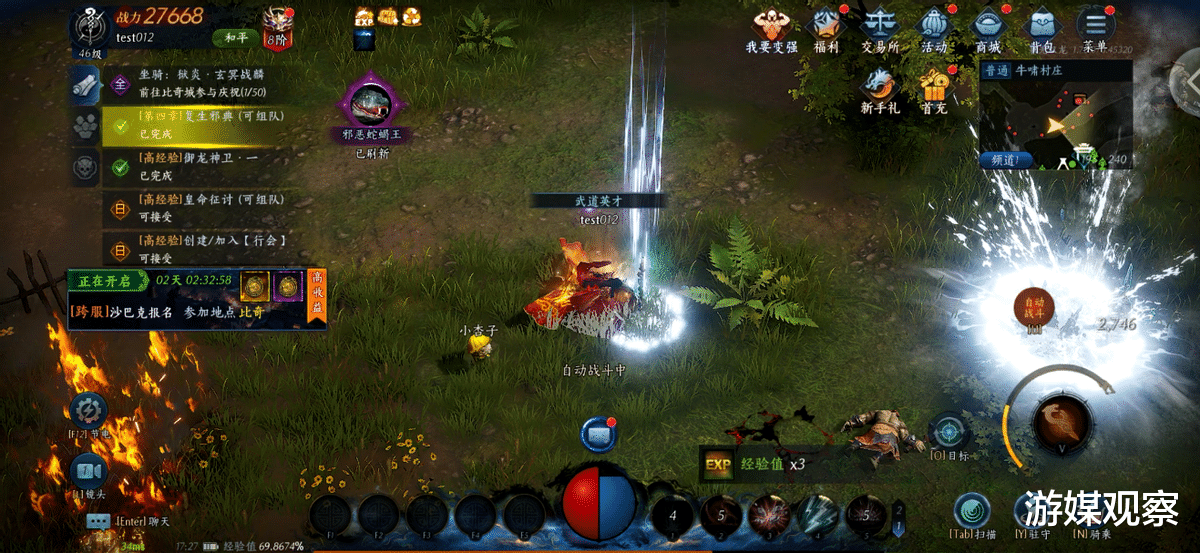Open the 我要变强 power-up guide
Image resolution: width=1200 pixels, height=553 pixels.
point(771,26)
